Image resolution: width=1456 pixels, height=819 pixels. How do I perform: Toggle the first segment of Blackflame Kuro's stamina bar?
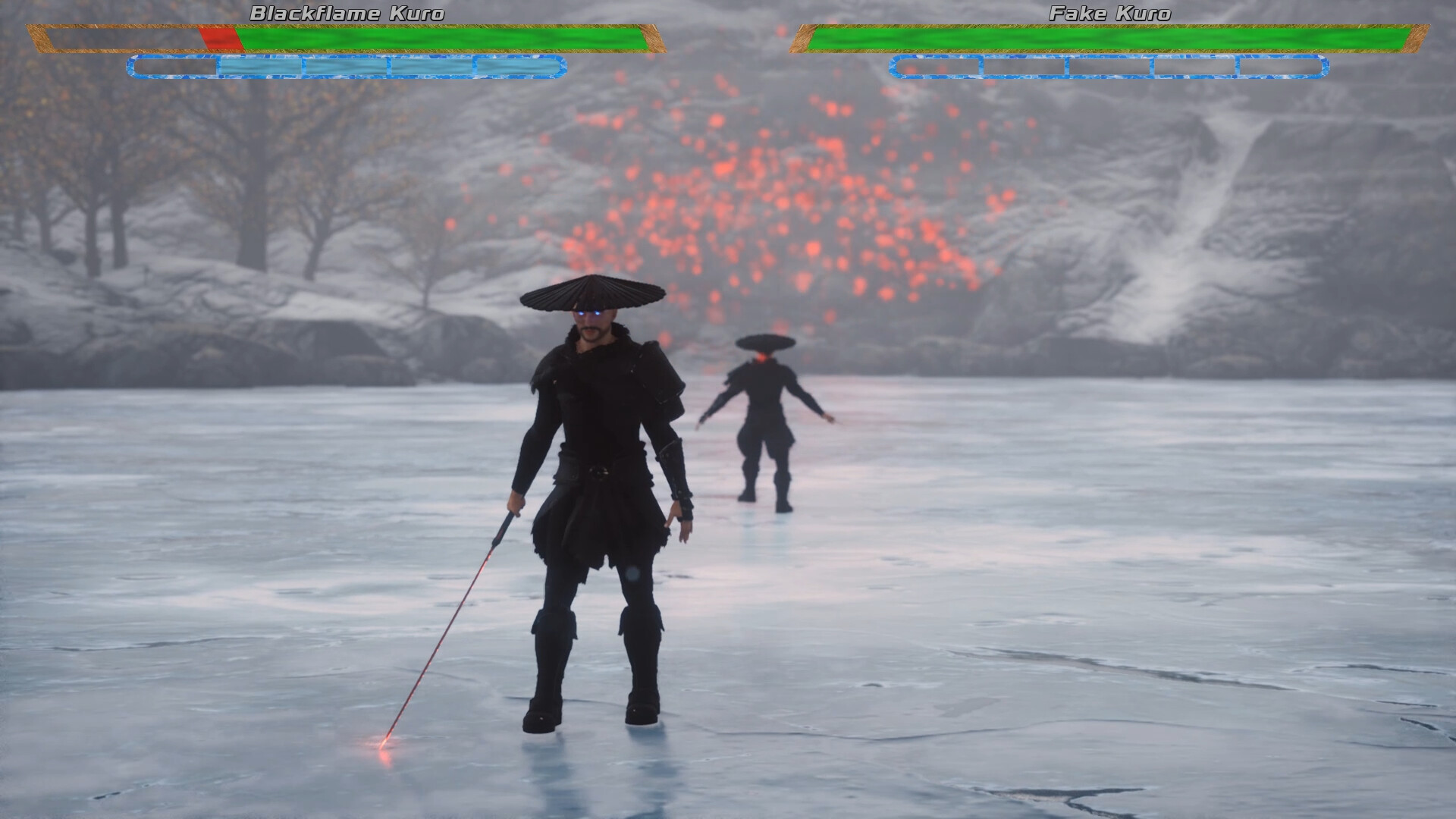[x=174, y=68]
